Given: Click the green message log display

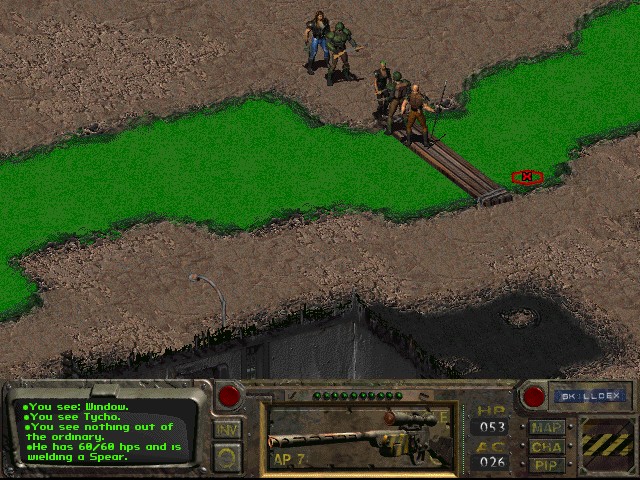Looking at the screenshot, I should [x=108, y=431].
